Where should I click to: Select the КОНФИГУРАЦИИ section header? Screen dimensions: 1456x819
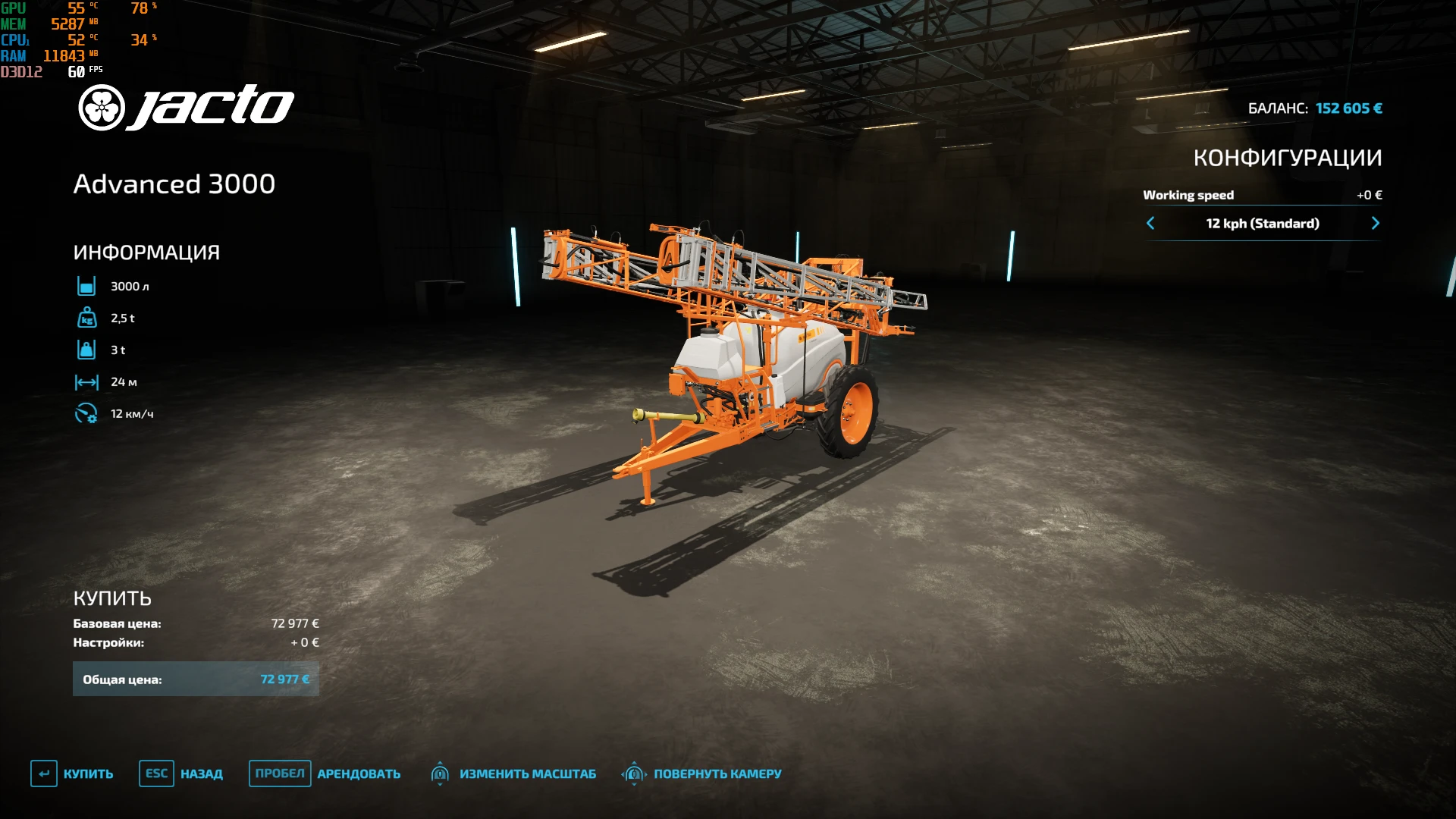pyautogui.click(x=1288, y=158)
